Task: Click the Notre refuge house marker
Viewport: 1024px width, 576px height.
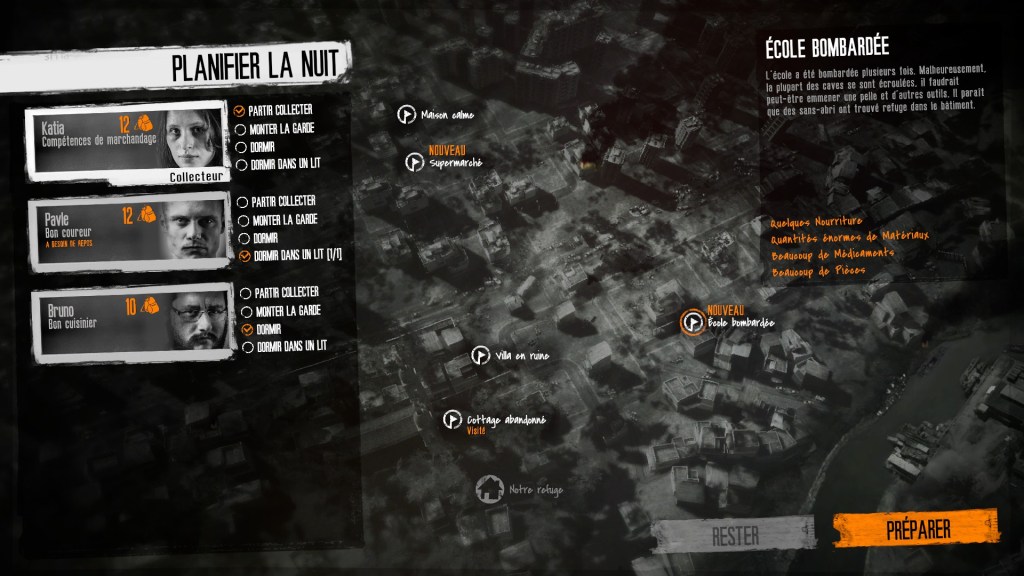Action: tap(489, 489)
